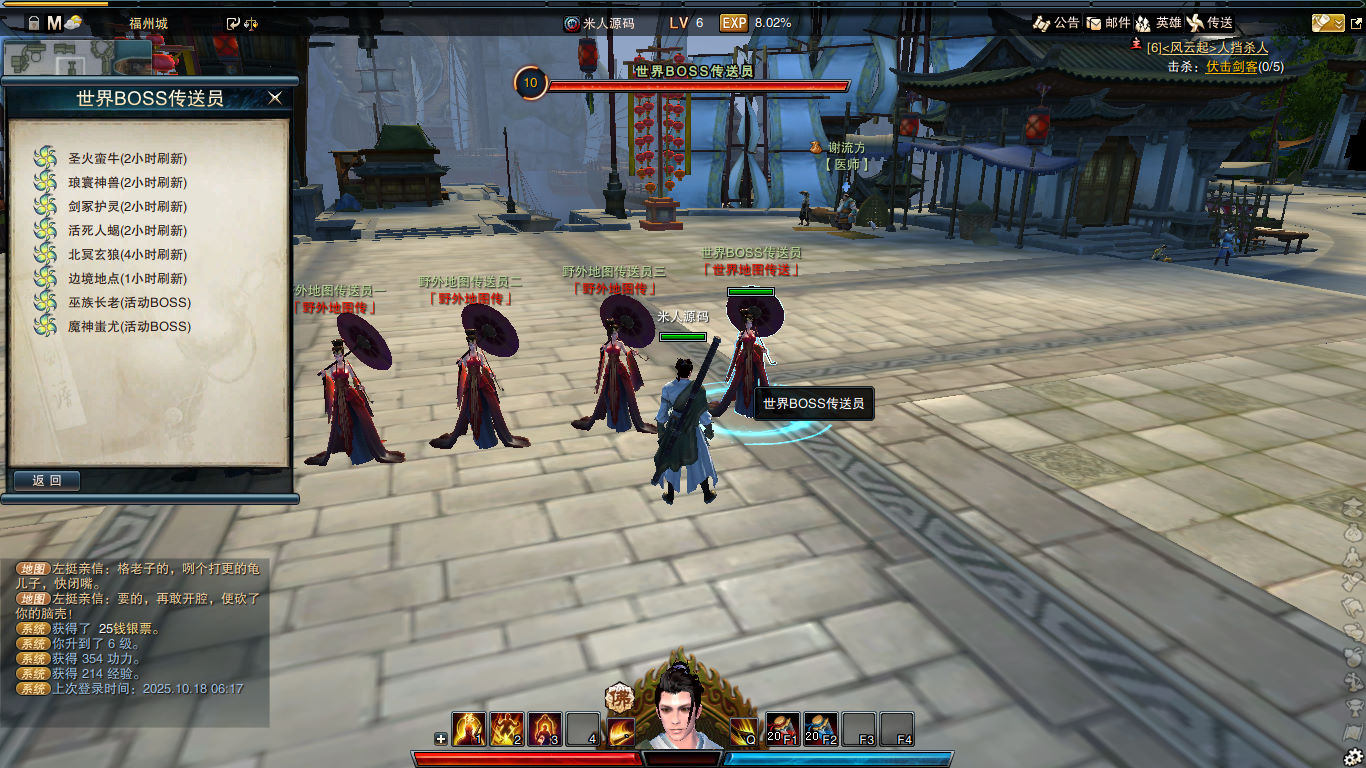
Task: Use the blue potion in slot F2
Action: pos(821,729)
